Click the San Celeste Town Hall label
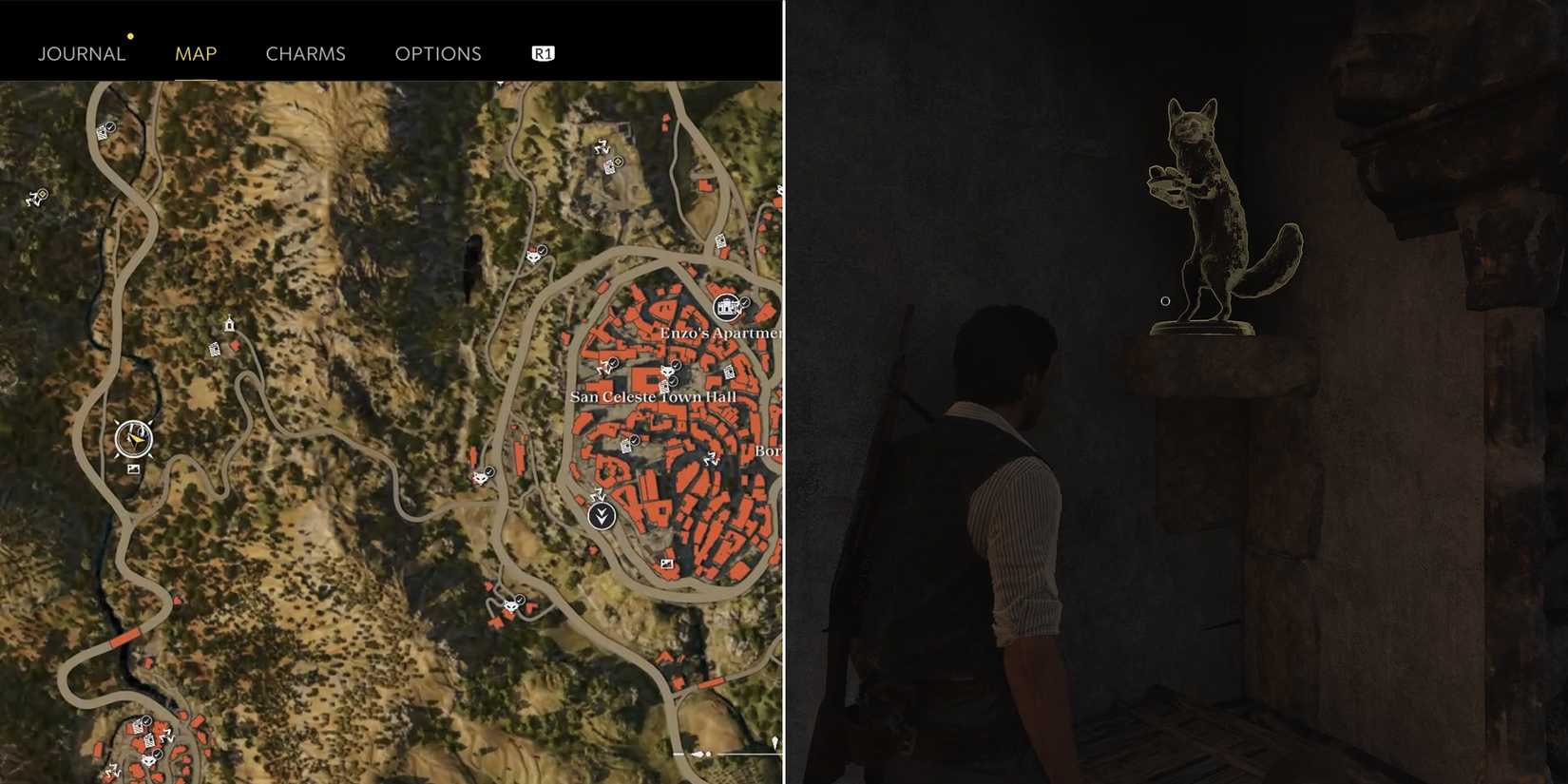The width and height of the screenshot is (1568, 784). click(652, 396)
